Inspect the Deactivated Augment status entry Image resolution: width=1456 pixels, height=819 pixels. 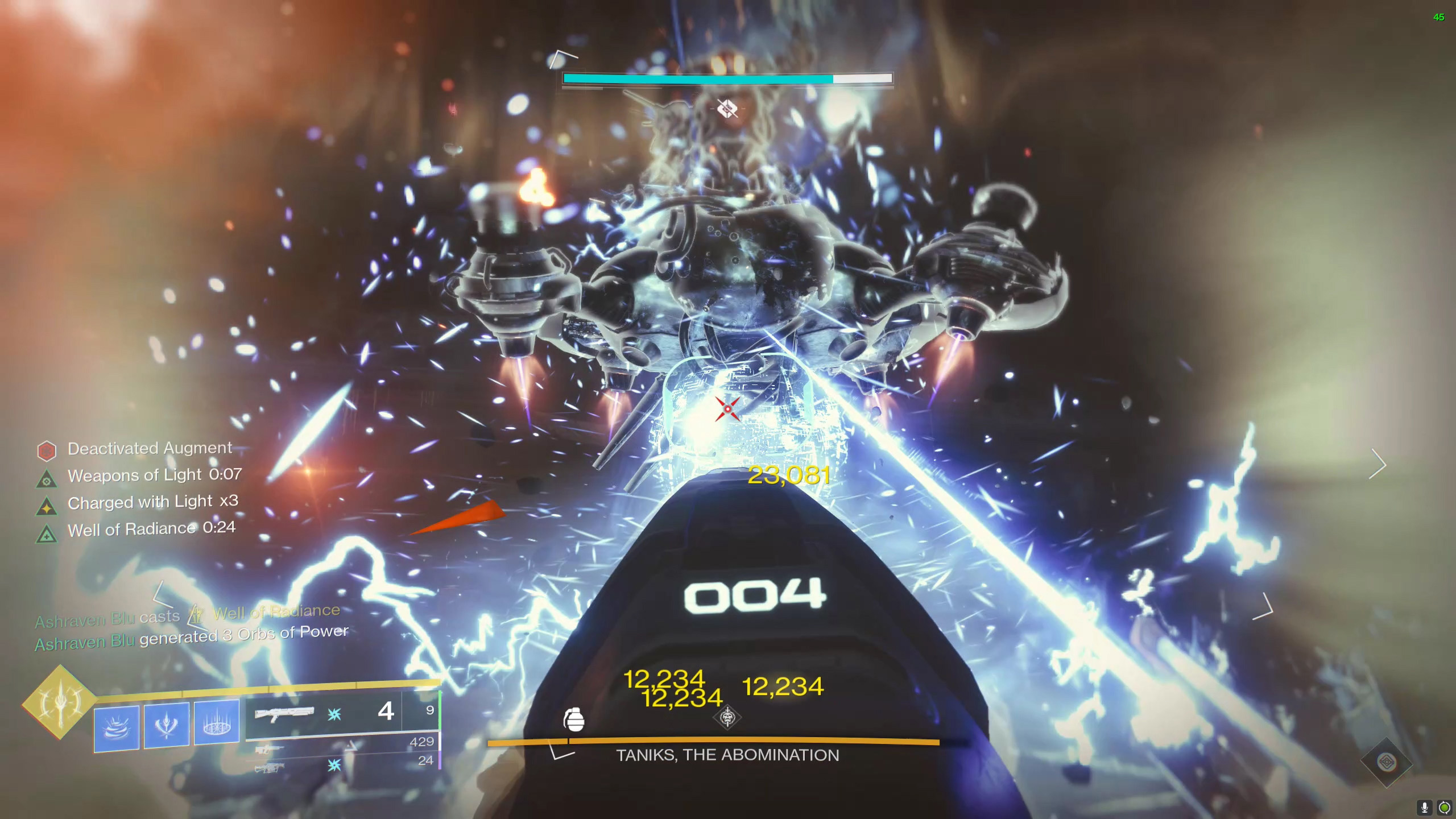[149, 449]
